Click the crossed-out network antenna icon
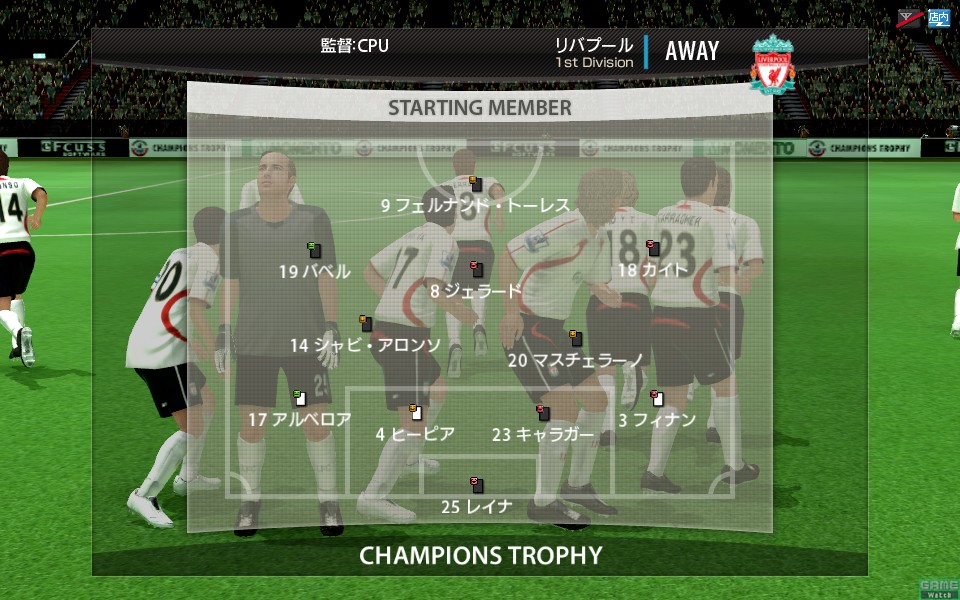The width and height of the screenshot is (960, 600). pyautogui.click(x=910, y=17)
